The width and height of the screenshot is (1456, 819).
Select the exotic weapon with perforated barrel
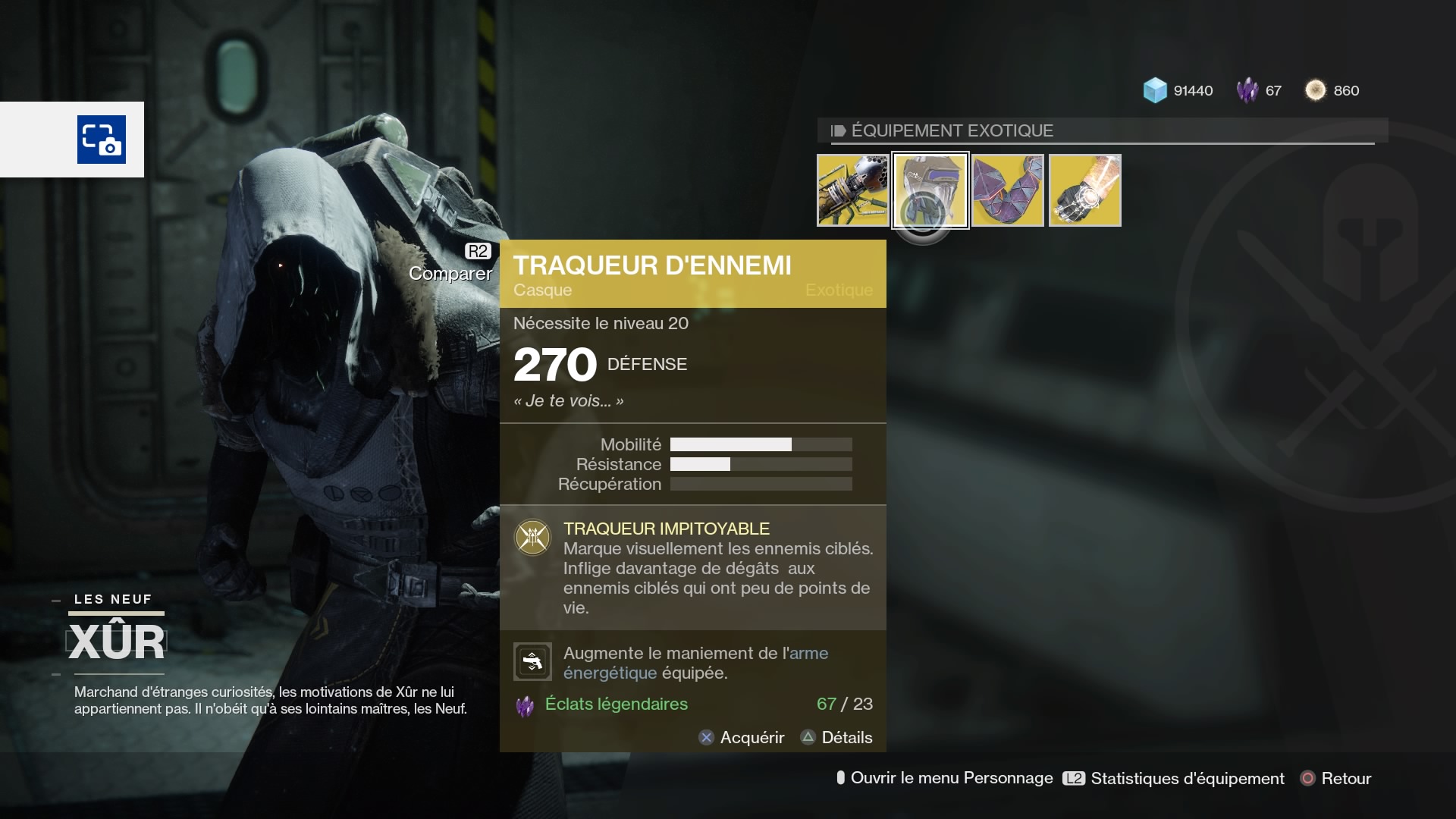[852, 190]
